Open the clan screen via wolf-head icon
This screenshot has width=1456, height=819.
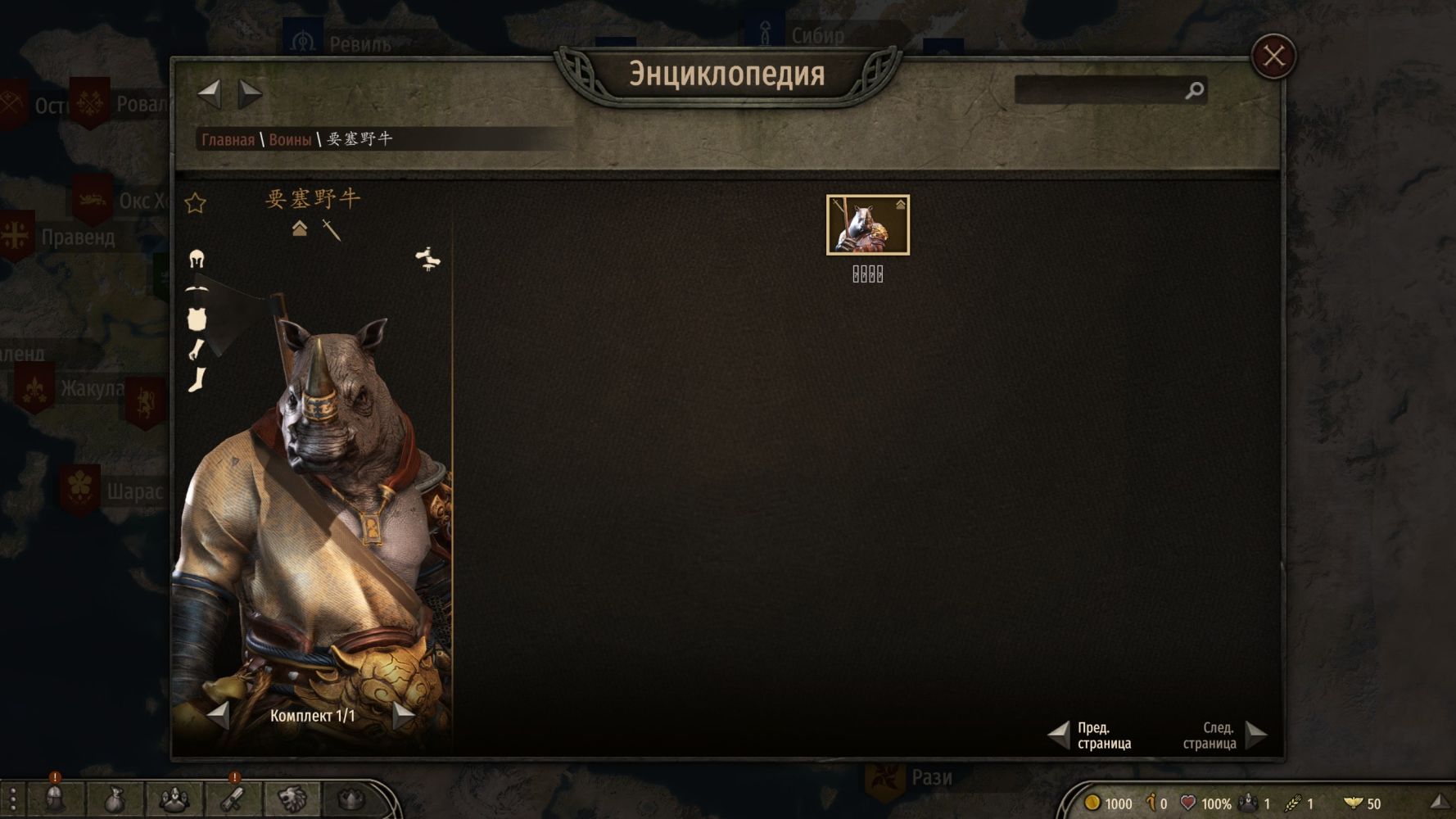click(x=292, y=799)
